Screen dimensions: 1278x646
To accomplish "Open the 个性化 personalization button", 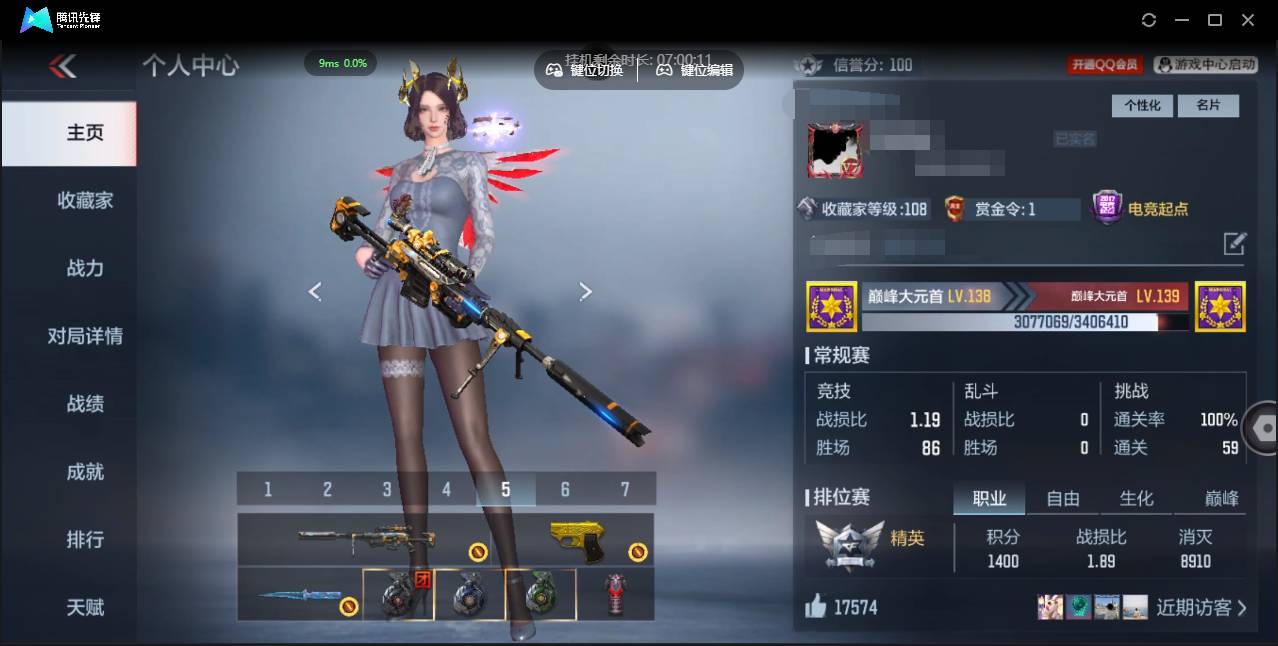I will point(1142,105).
